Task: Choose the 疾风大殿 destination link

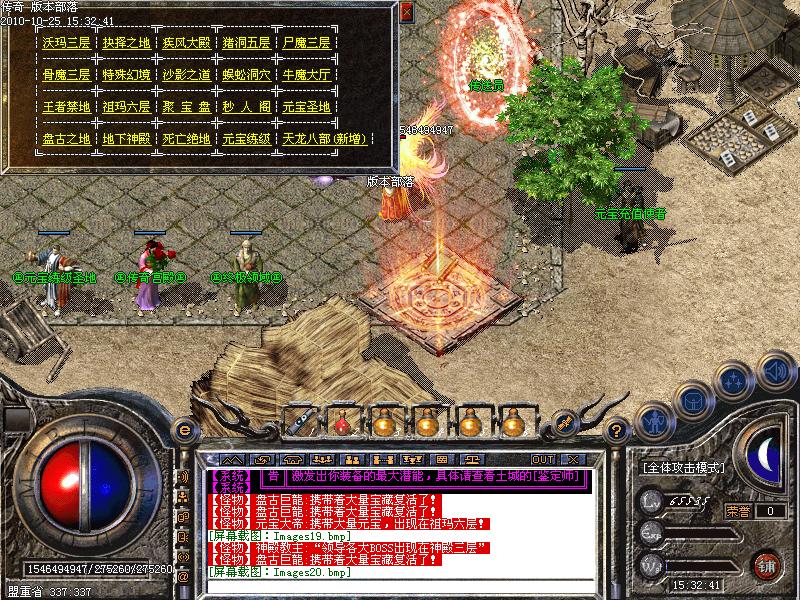Action: point(188,44)
